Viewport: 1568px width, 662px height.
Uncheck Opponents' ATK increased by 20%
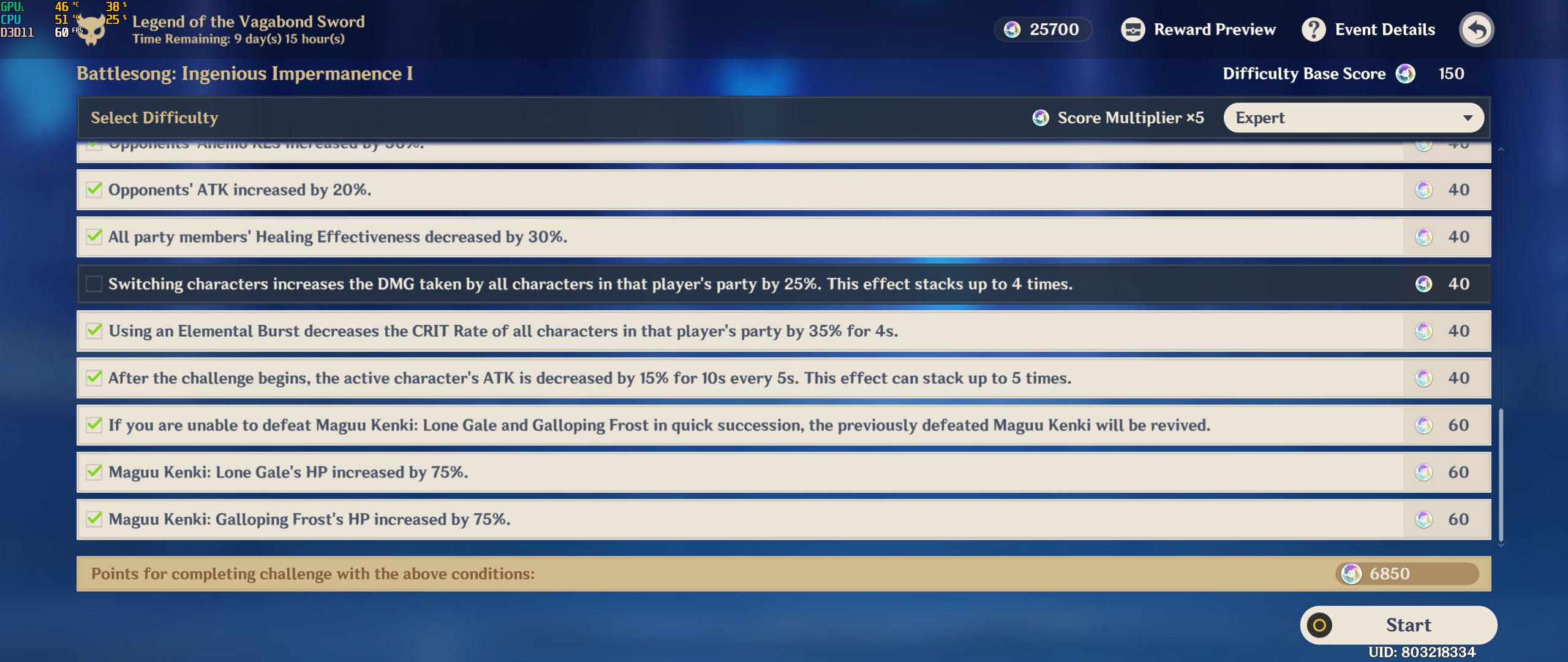click(94, 189)
